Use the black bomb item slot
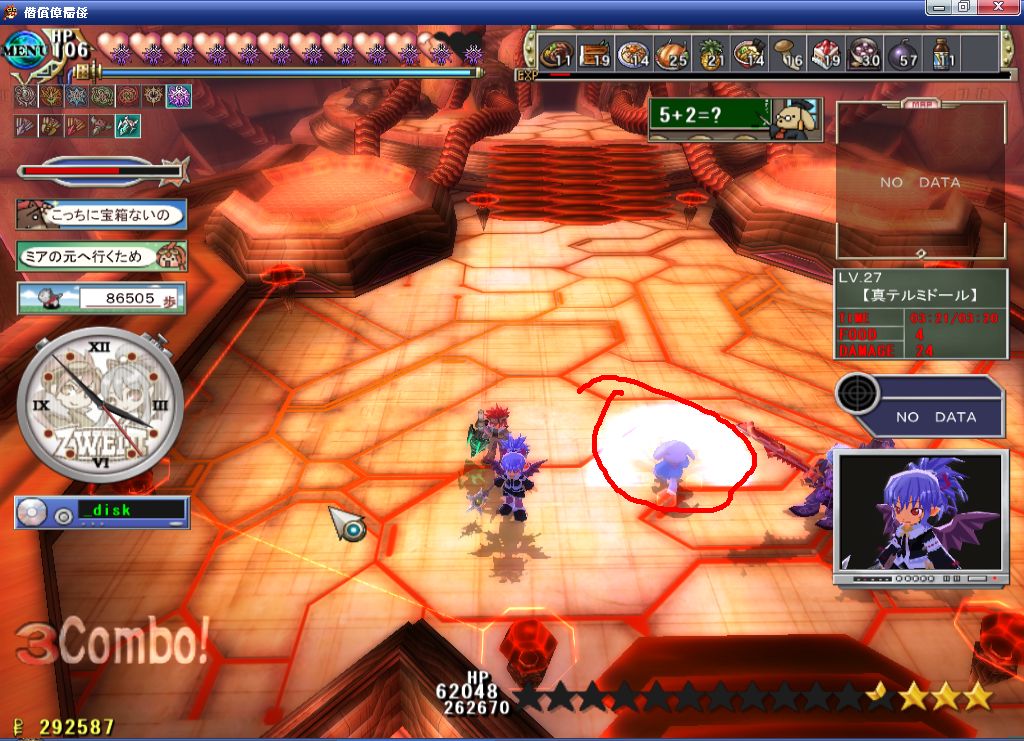1024x741 pixels. [x=901, y=53]
